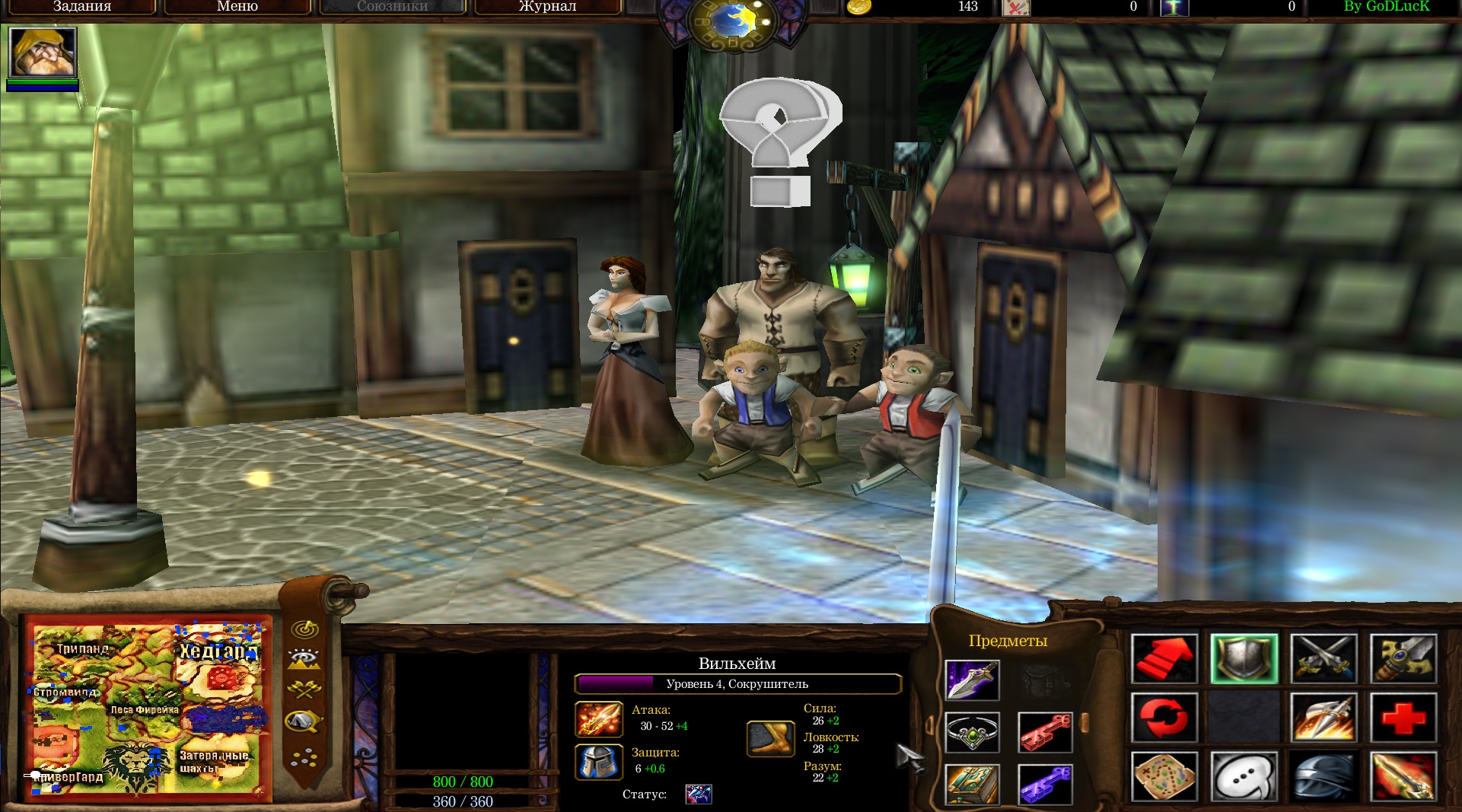The height and width of the screenshot is (812, 1462).
Task: Toggle ally color mode crossed-axes button
Action: coord(304,689)
